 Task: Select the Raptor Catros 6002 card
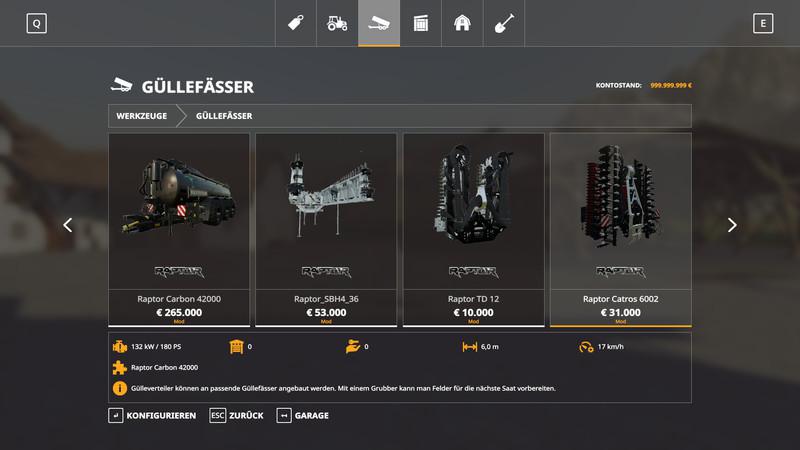620,229
